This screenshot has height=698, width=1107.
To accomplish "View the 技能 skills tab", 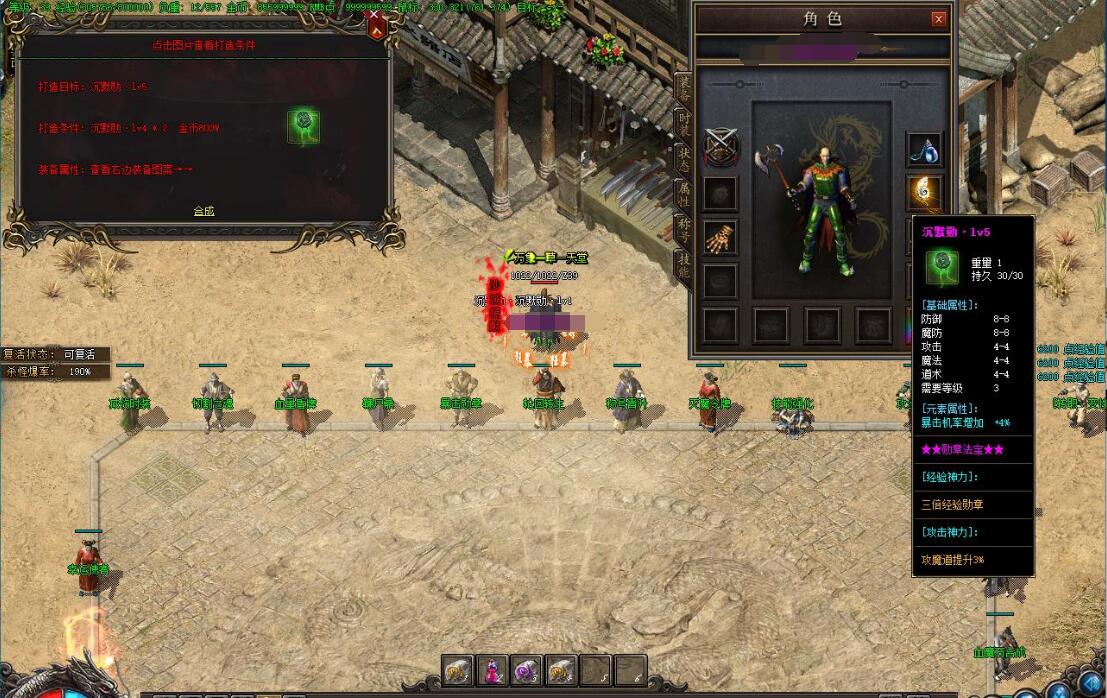I will click(x=684, y=264).
